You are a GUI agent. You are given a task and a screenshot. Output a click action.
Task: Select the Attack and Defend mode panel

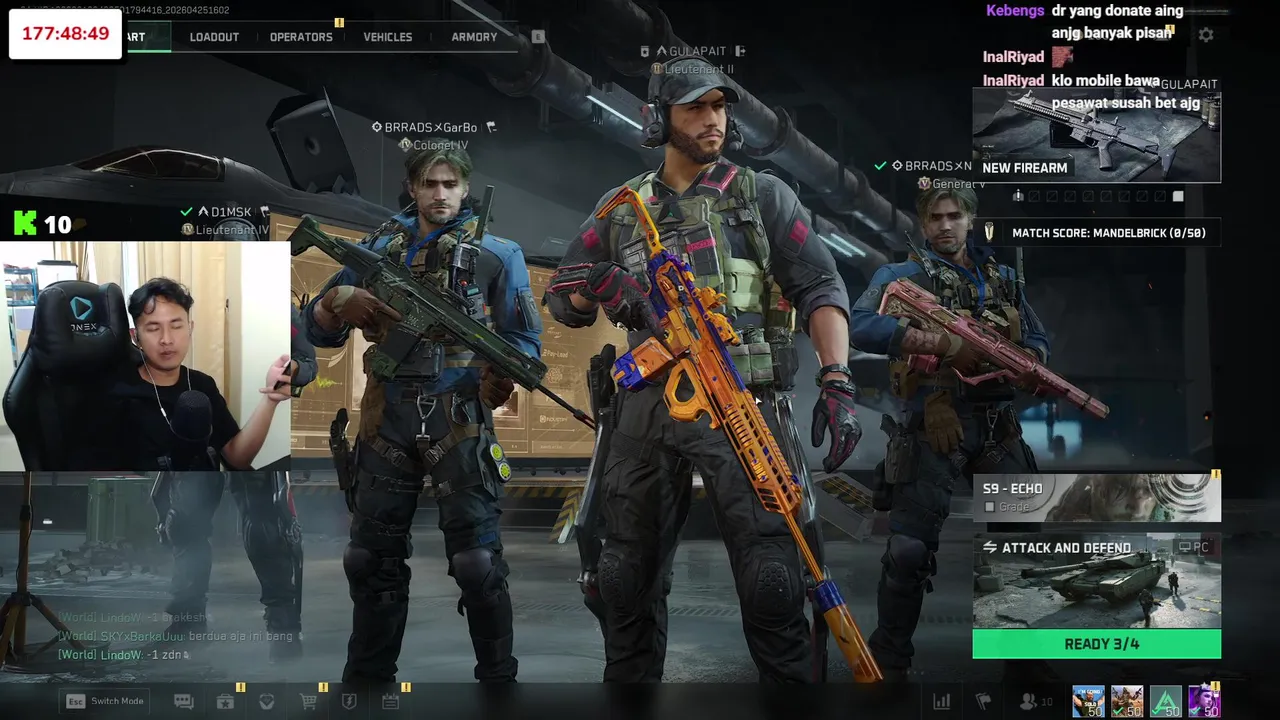point(1096,582)
